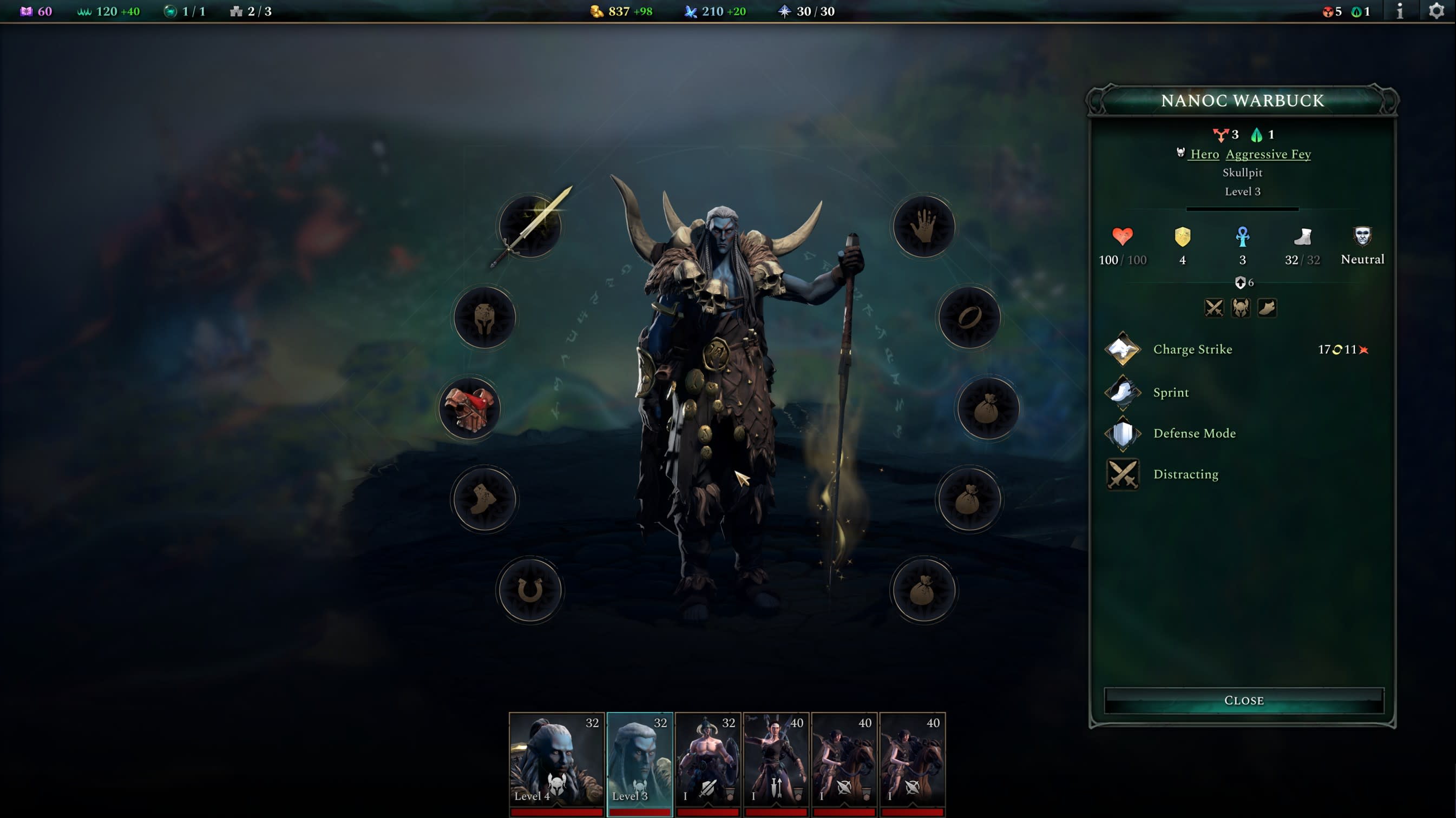Select the red chest armor slot
Viewport: 1456px width, 818px height.
pyautogui.click(x=470, y=408)
